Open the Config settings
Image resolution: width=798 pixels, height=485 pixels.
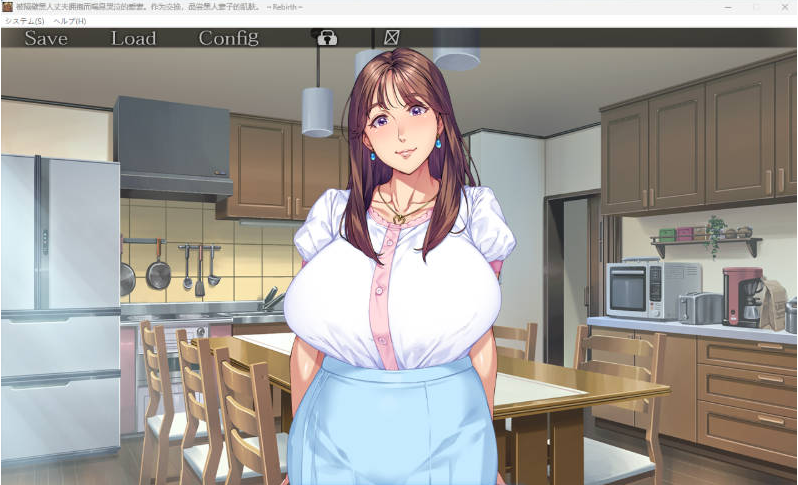click(x=228, y=38)
